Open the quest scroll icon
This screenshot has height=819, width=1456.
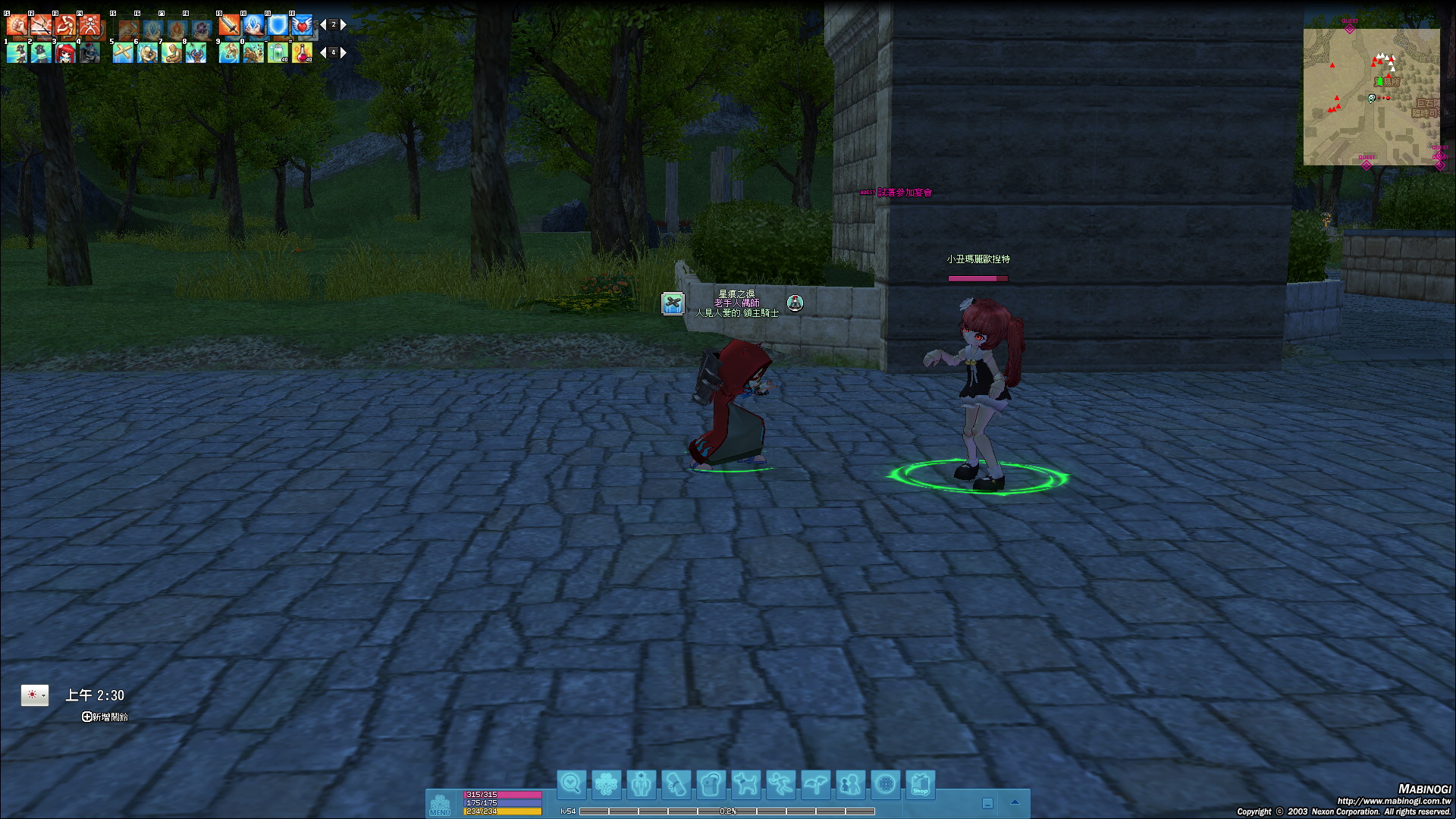click(x=676, y=784)
